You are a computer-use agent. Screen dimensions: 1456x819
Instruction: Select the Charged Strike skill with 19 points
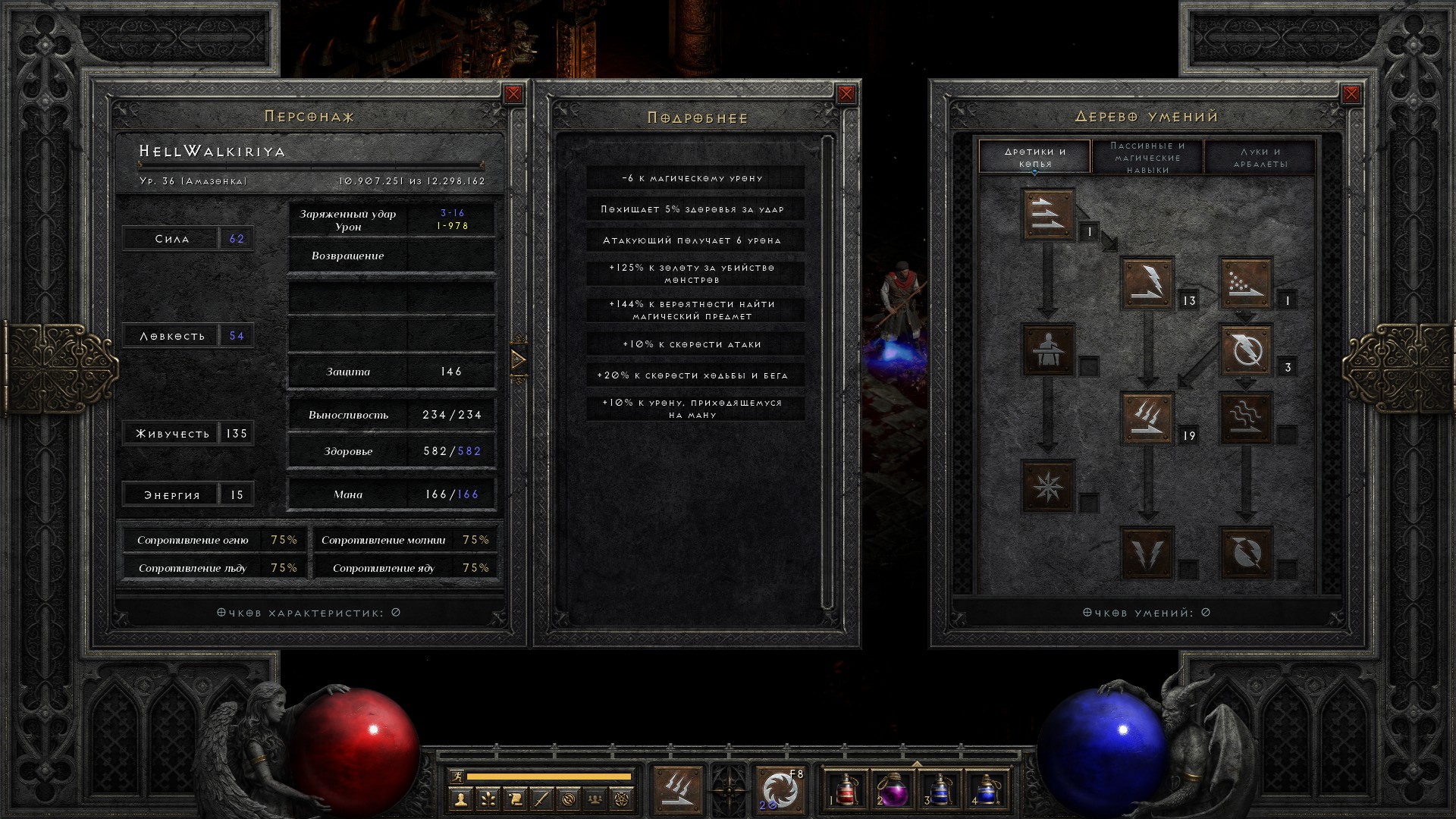pos(1147,418)
